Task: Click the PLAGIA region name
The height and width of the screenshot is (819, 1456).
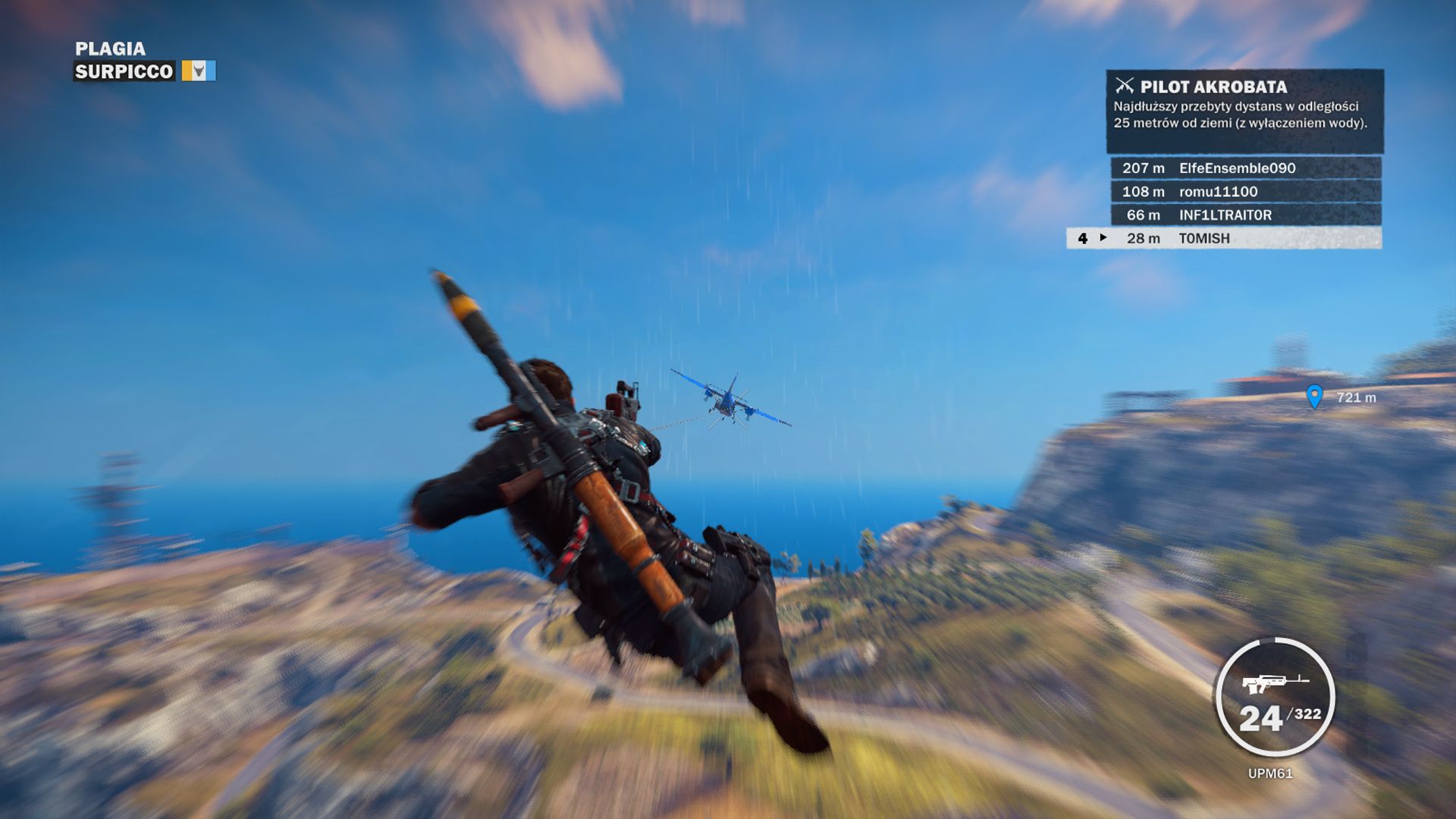Action: point(108,49)
